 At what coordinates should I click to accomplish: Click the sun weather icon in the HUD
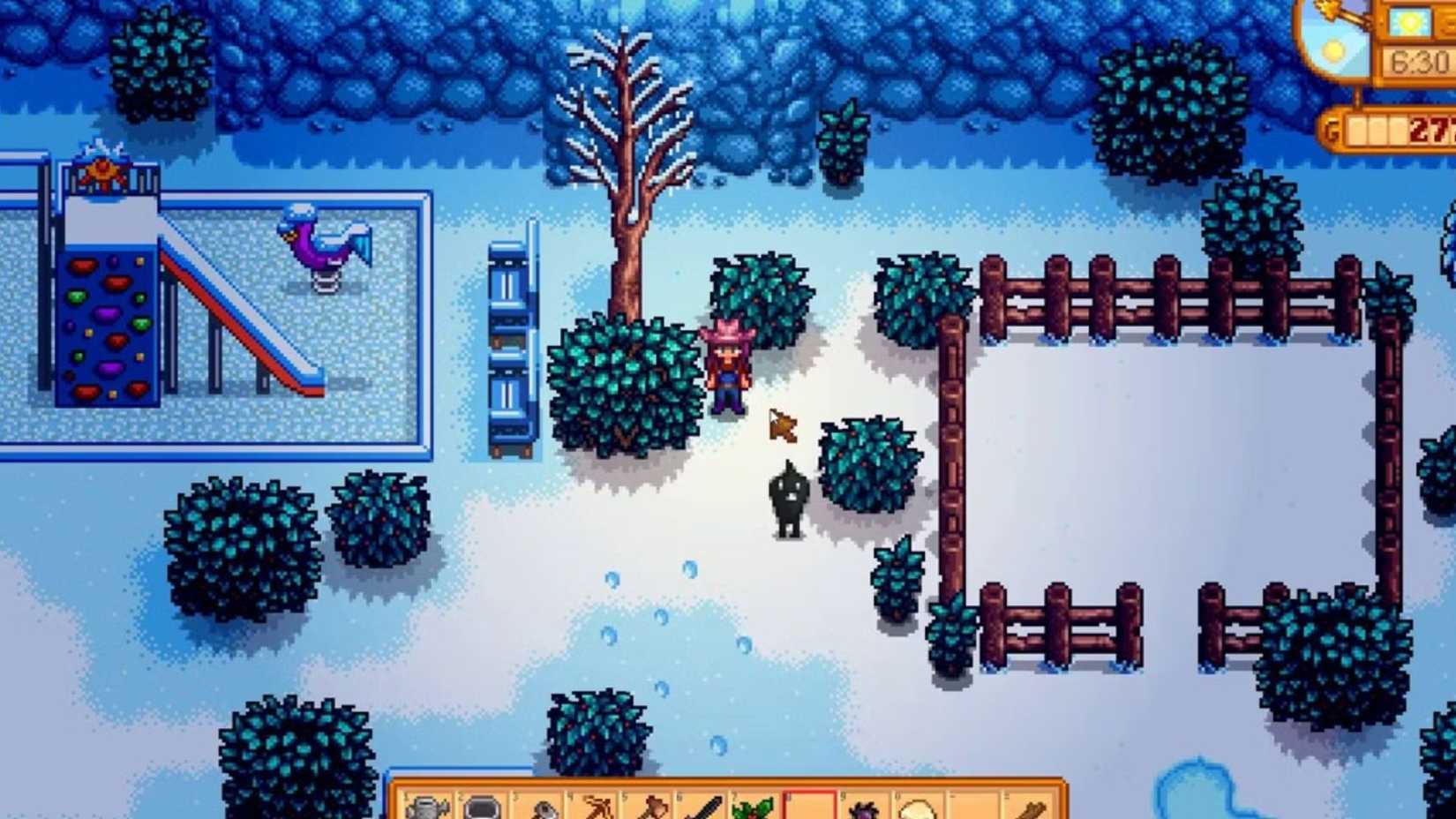(x=1410, y=19)
